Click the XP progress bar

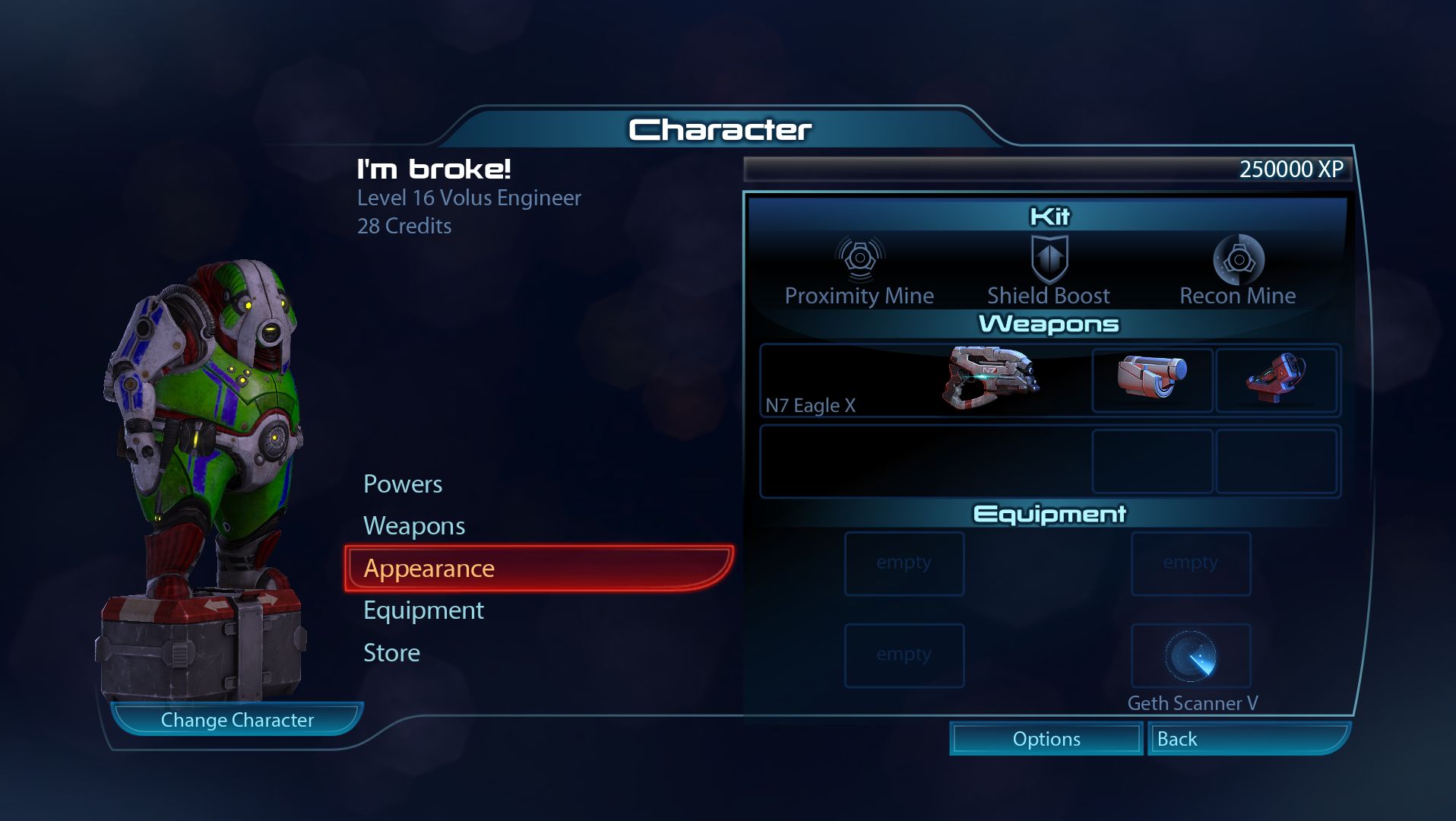click(1049, 169)
